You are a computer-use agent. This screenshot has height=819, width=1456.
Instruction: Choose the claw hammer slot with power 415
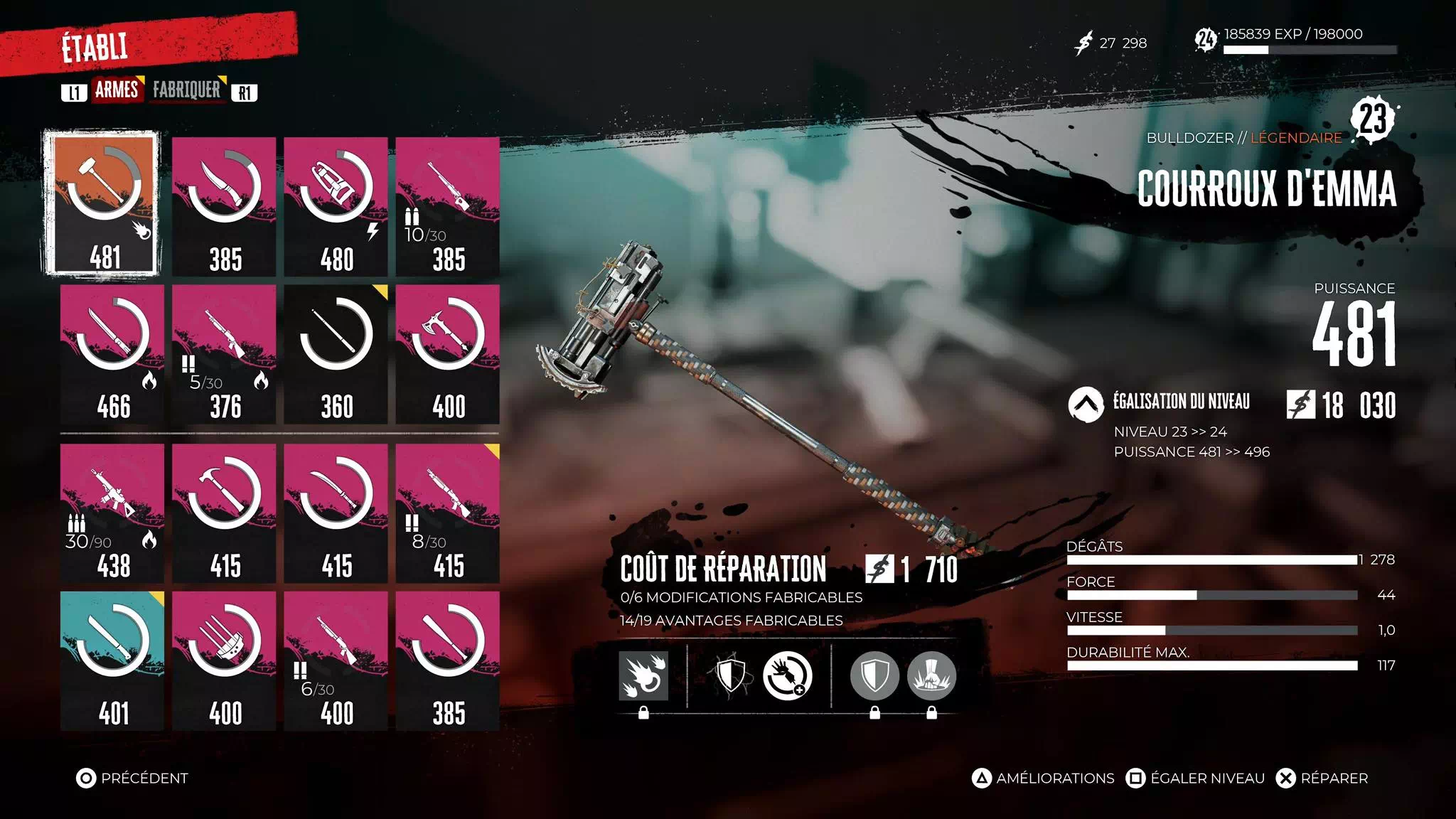224,513
